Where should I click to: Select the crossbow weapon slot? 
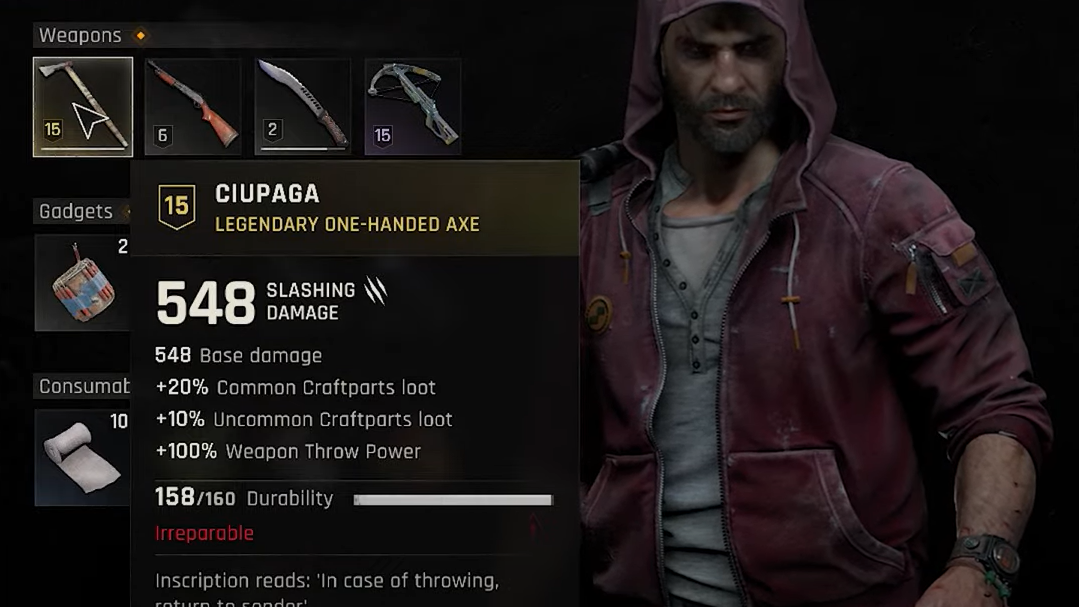[412, 106]
